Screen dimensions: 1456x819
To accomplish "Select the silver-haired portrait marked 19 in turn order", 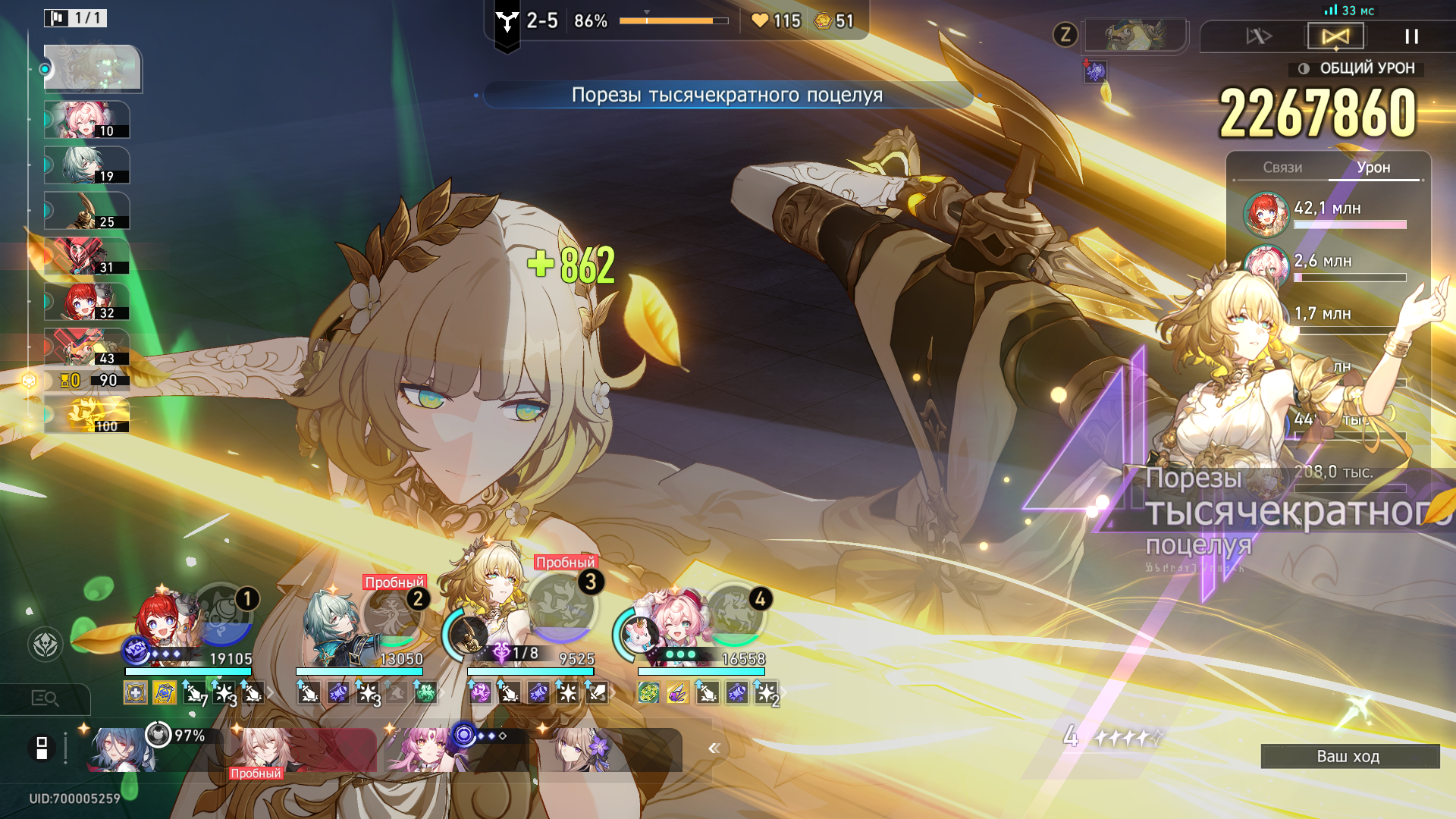I will 86,166.
